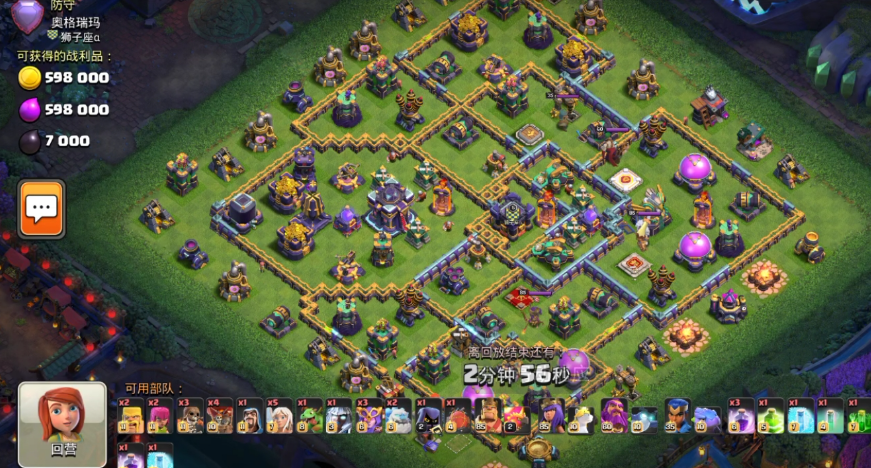Select the Wizard troop slot
The width and height of the screenshot is (871, 468).
point(250,415)
